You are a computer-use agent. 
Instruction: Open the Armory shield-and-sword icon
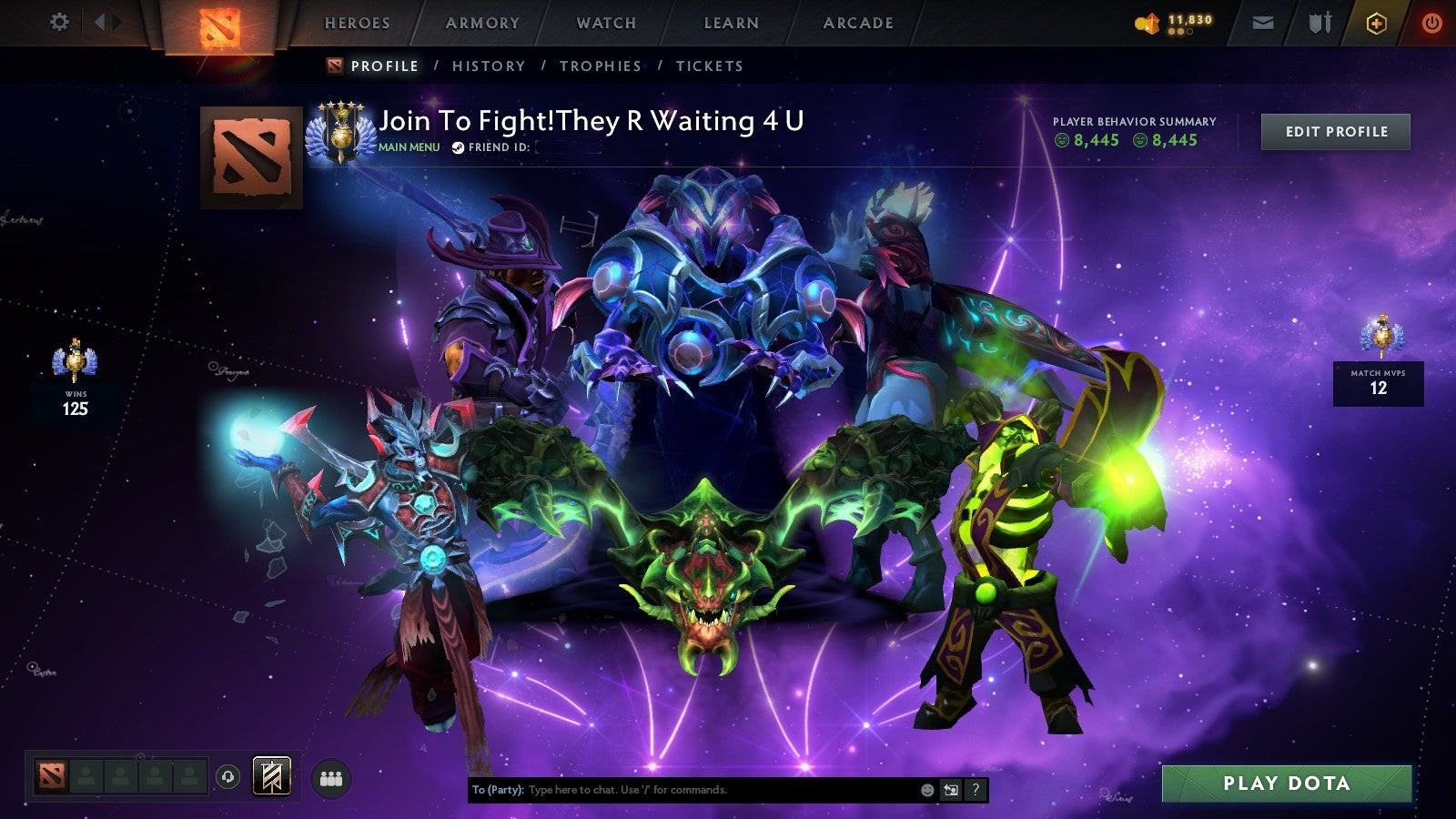pyautogui.click(x=1318, y=23)
